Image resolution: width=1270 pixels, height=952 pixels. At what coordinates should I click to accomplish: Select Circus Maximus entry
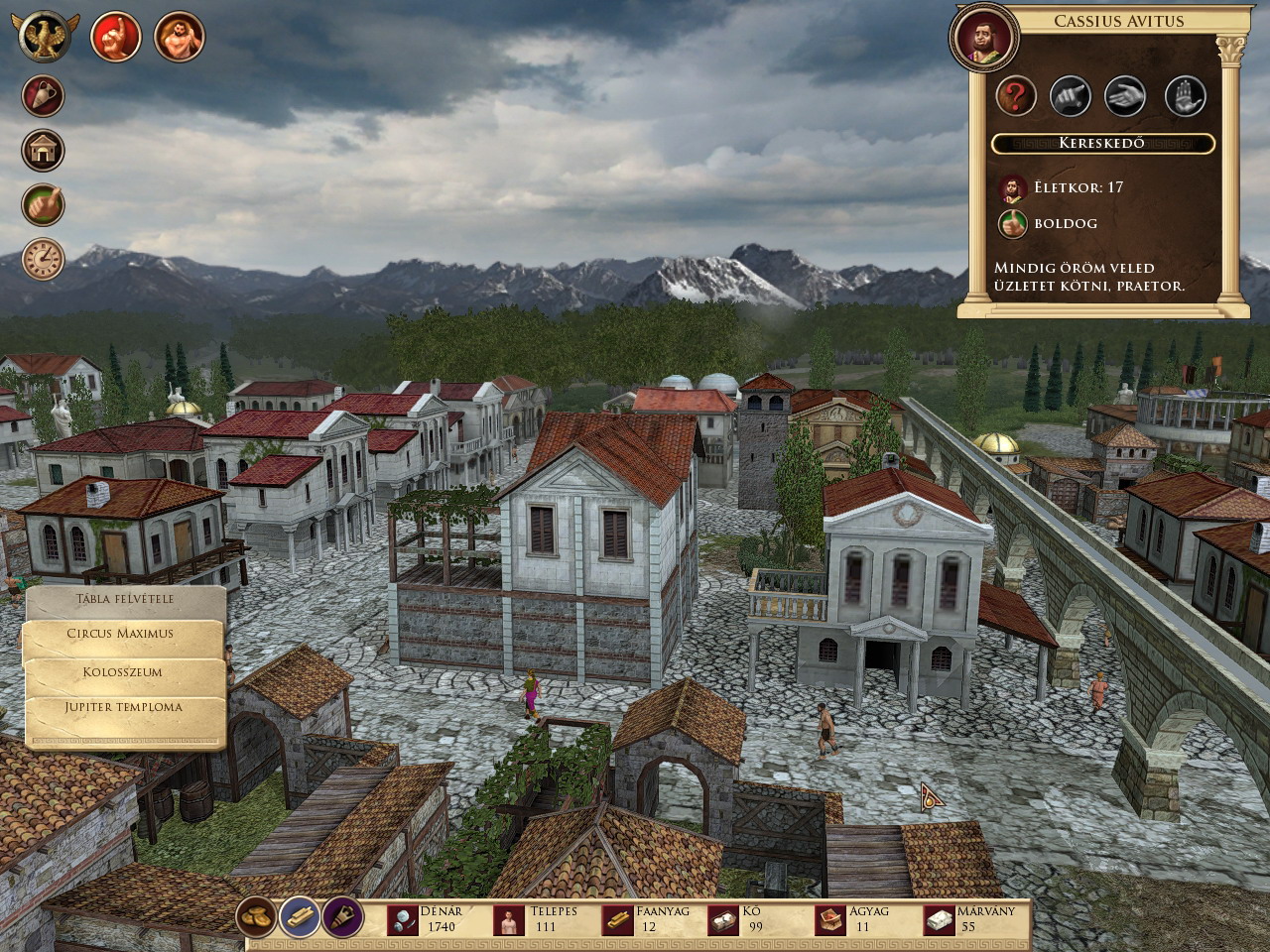pyautogui.click(x=121, y=634)
